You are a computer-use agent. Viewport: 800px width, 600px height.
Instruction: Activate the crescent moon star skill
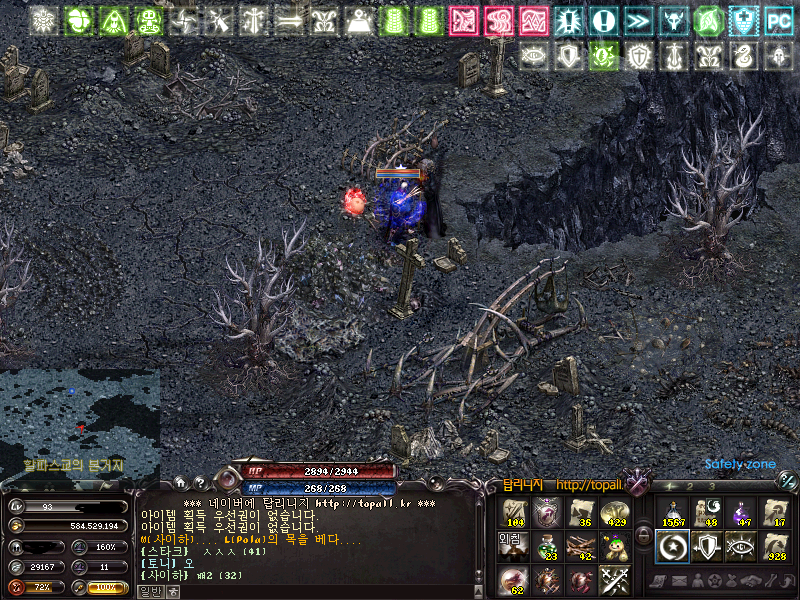[673, 546]
